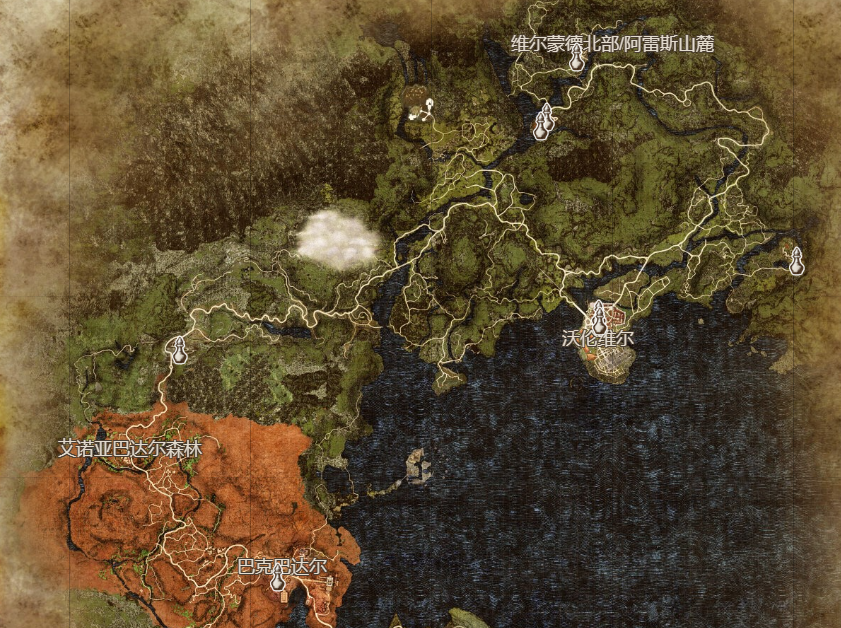Image resolution: width=841 pixels, height=628 pixels.
Task: Select the flask marker below 维尔蒙德北部/阿雷斯山麓 label
Action: (576, 59)
